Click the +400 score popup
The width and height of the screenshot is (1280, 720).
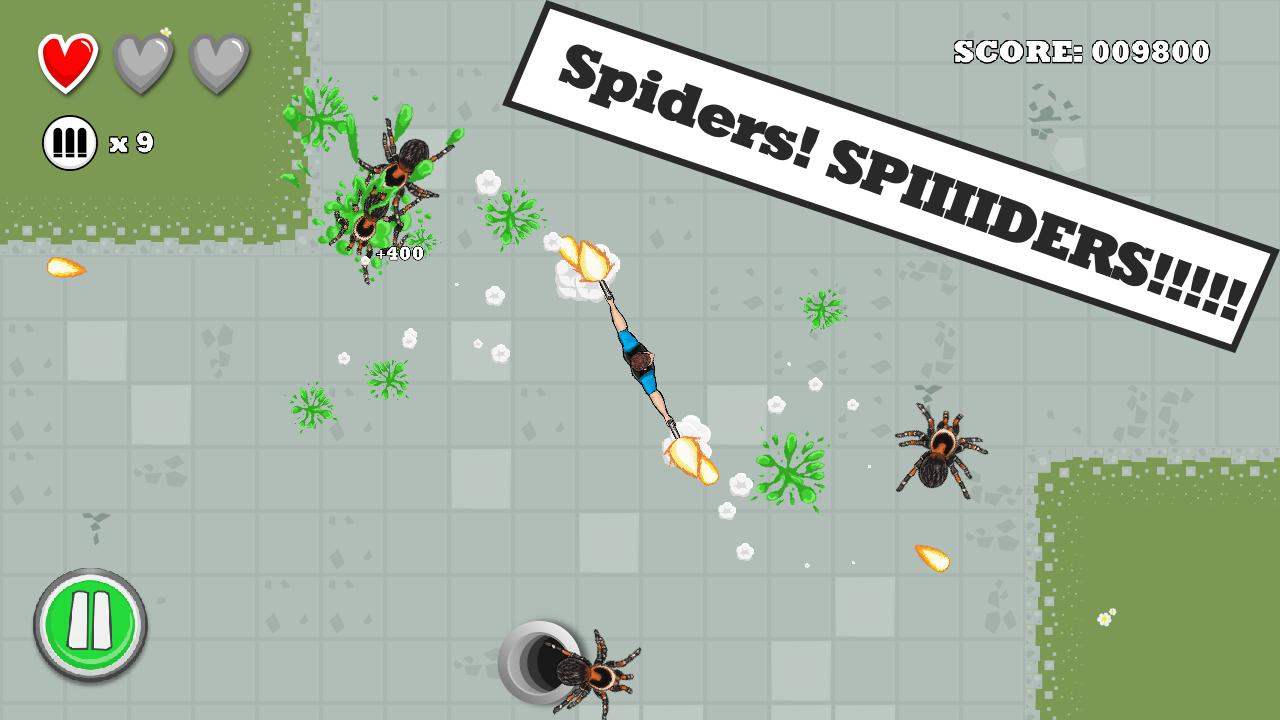tap(398, 253)
